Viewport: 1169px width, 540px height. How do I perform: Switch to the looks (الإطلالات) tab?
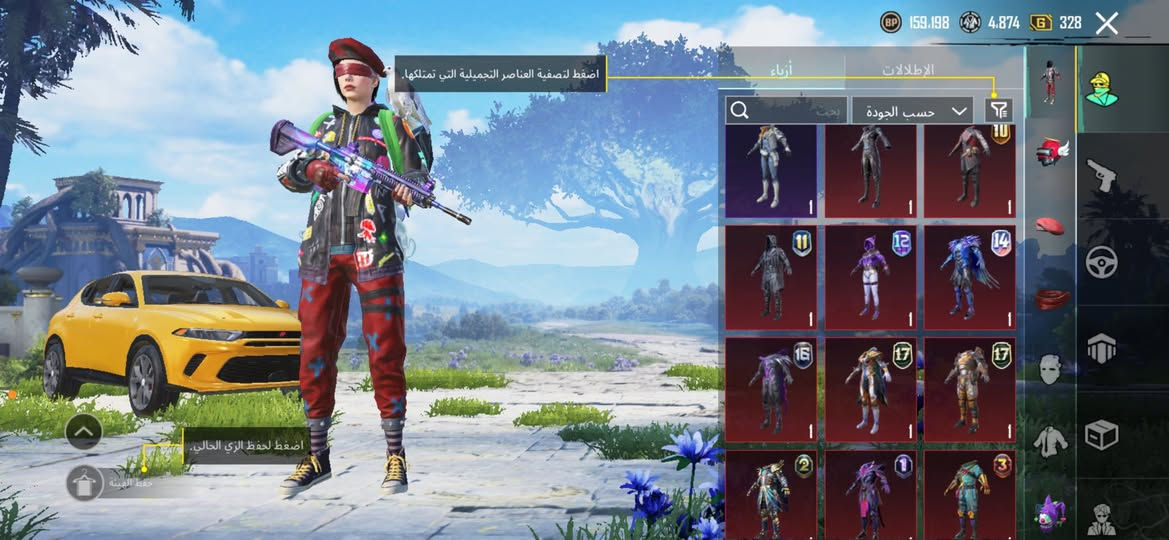[907, 70]
